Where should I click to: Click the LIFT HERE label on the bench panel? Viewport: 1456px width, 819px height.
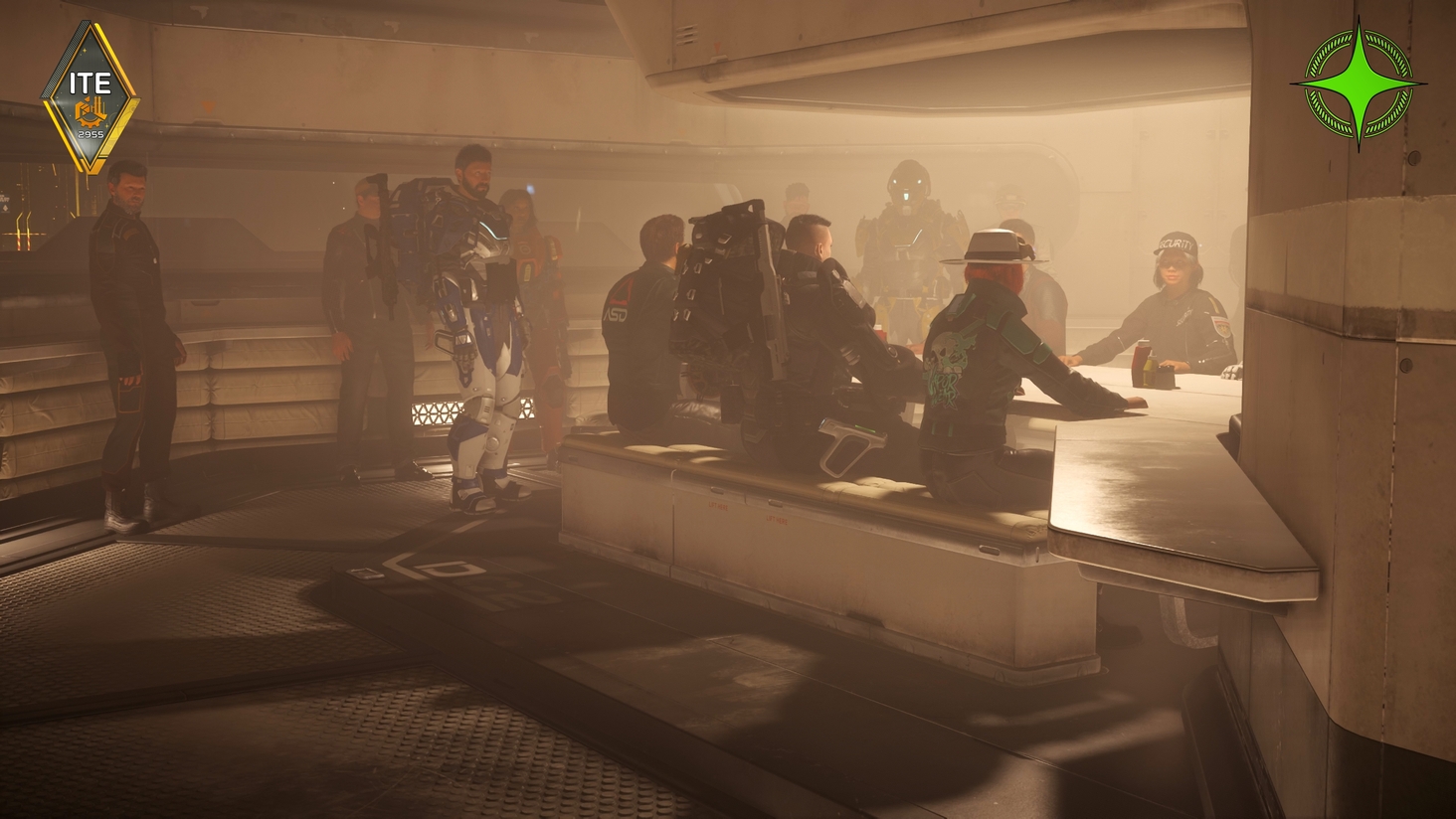coord(718,507)
